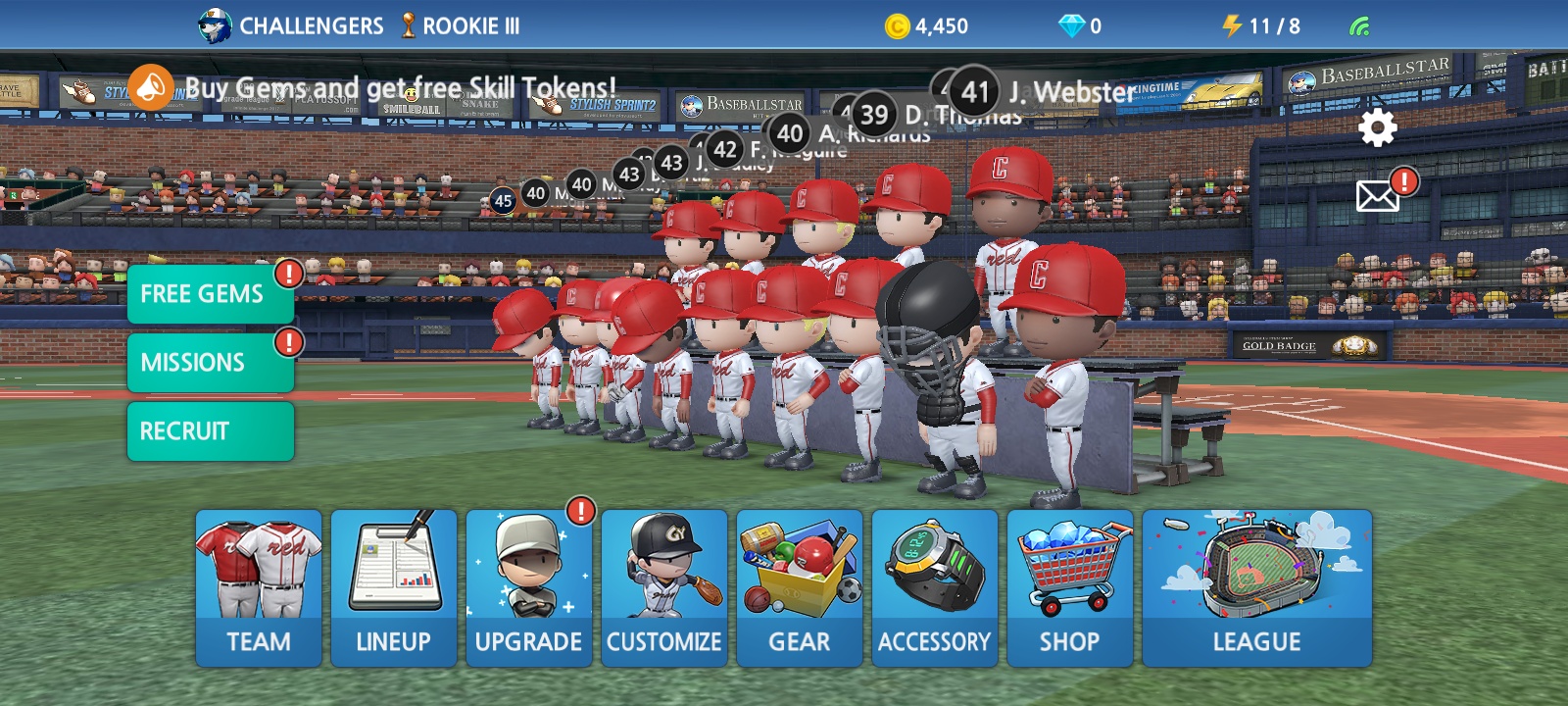This screenshot has height=706, width=1568.
Task: Select the Gear menu tile
Action: pyautogui.click(x=800, y=587)
